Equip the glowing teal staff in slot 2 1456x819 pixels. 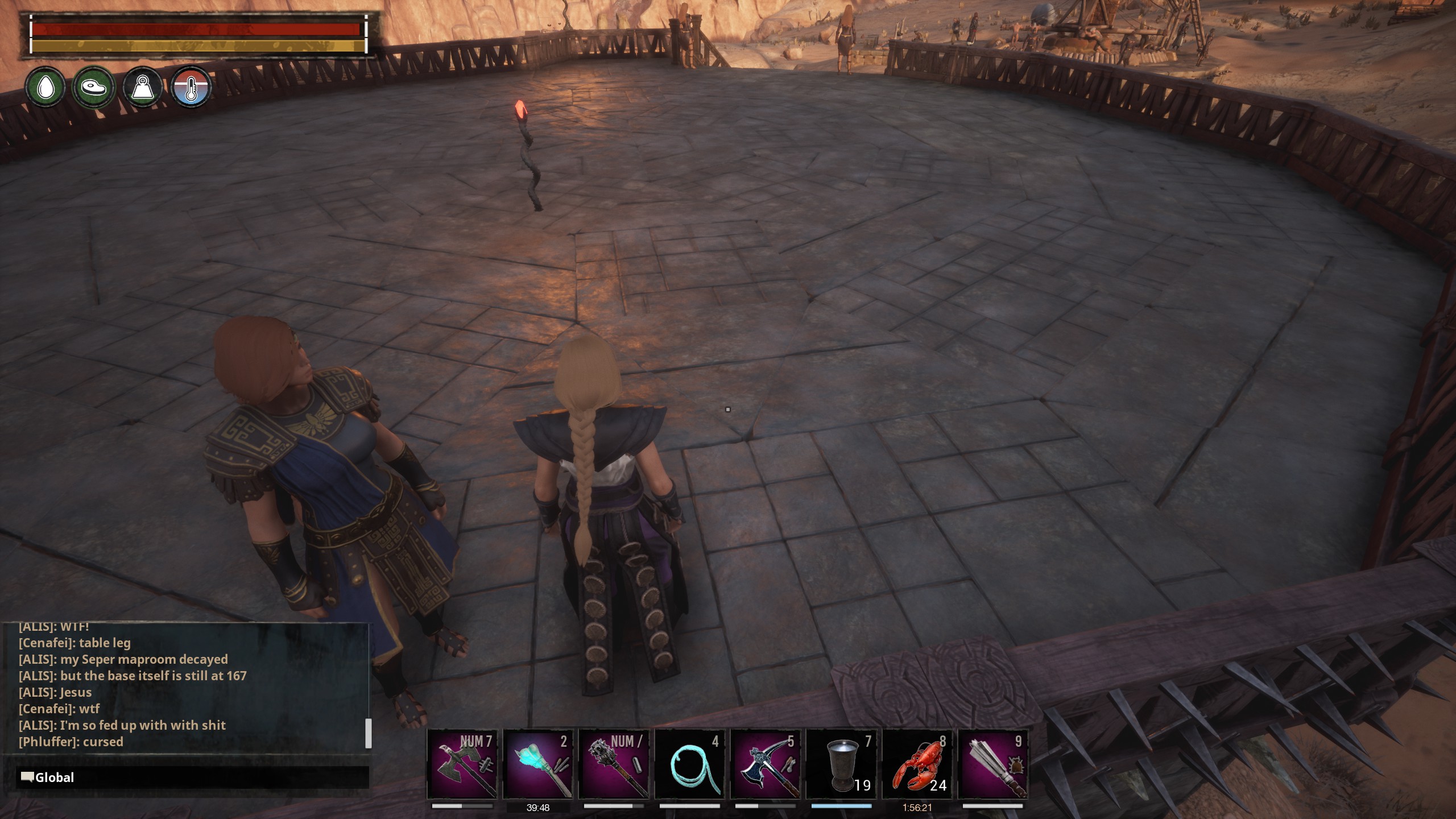pos(538,764)
